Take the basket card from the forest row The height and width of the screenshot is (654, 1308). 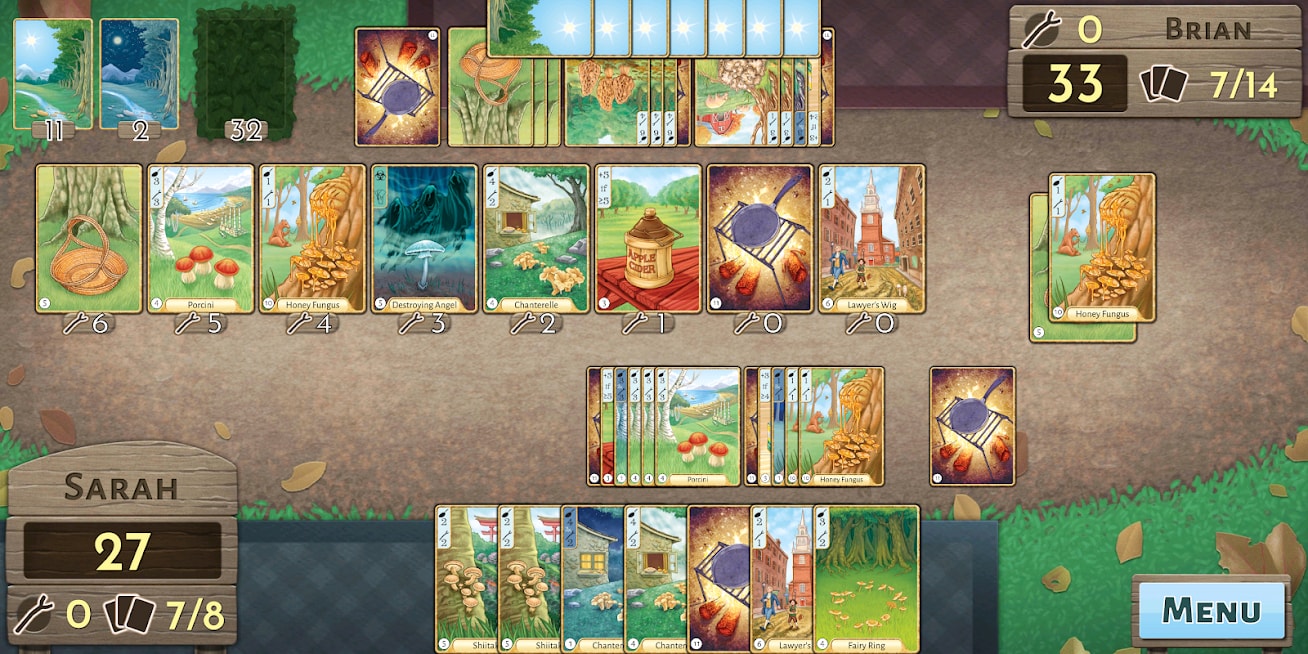tap(89, 238)
